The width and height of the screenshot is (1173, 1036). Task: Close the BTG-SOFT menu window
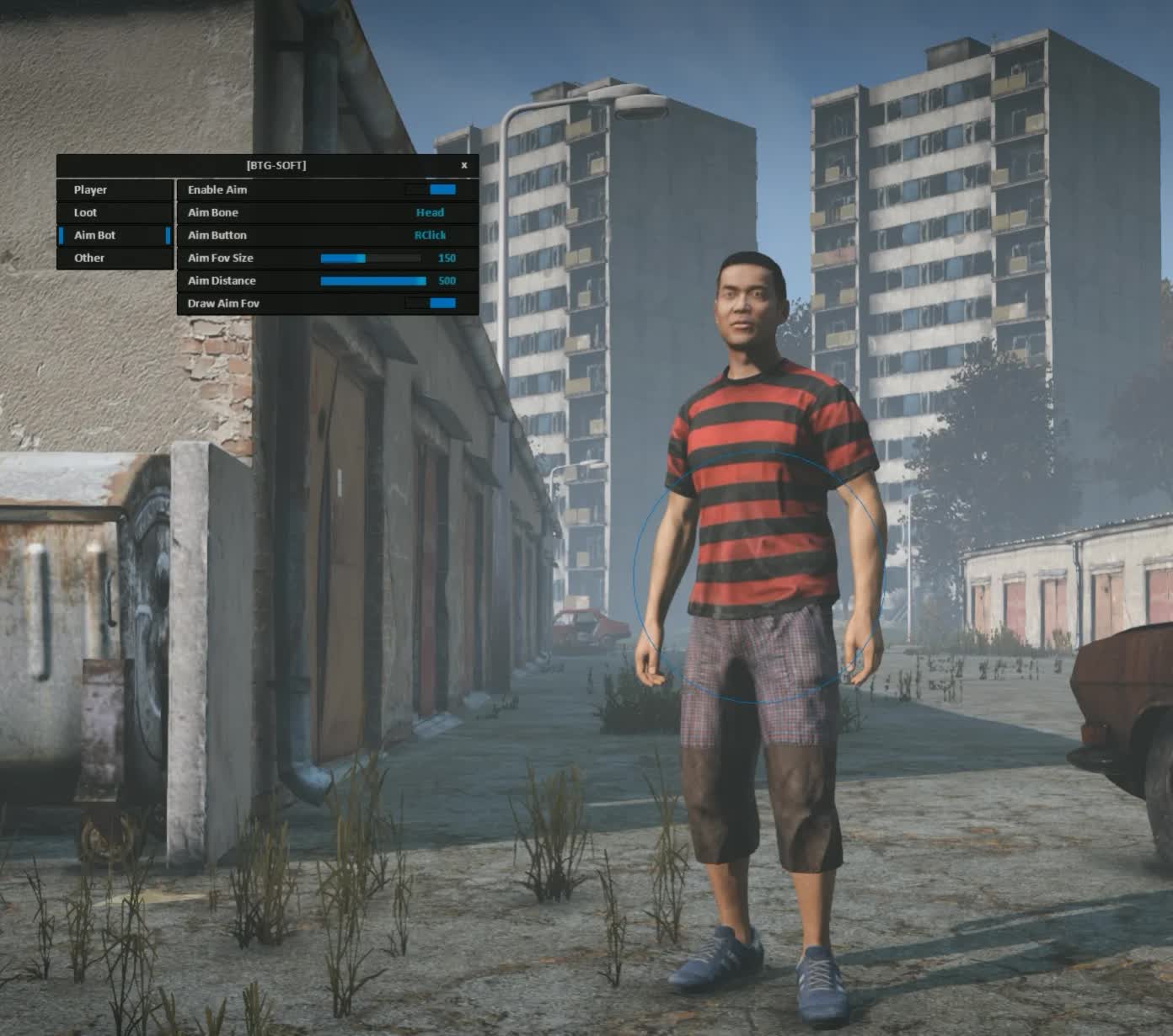pyautogui.click(x=464, y=166)
